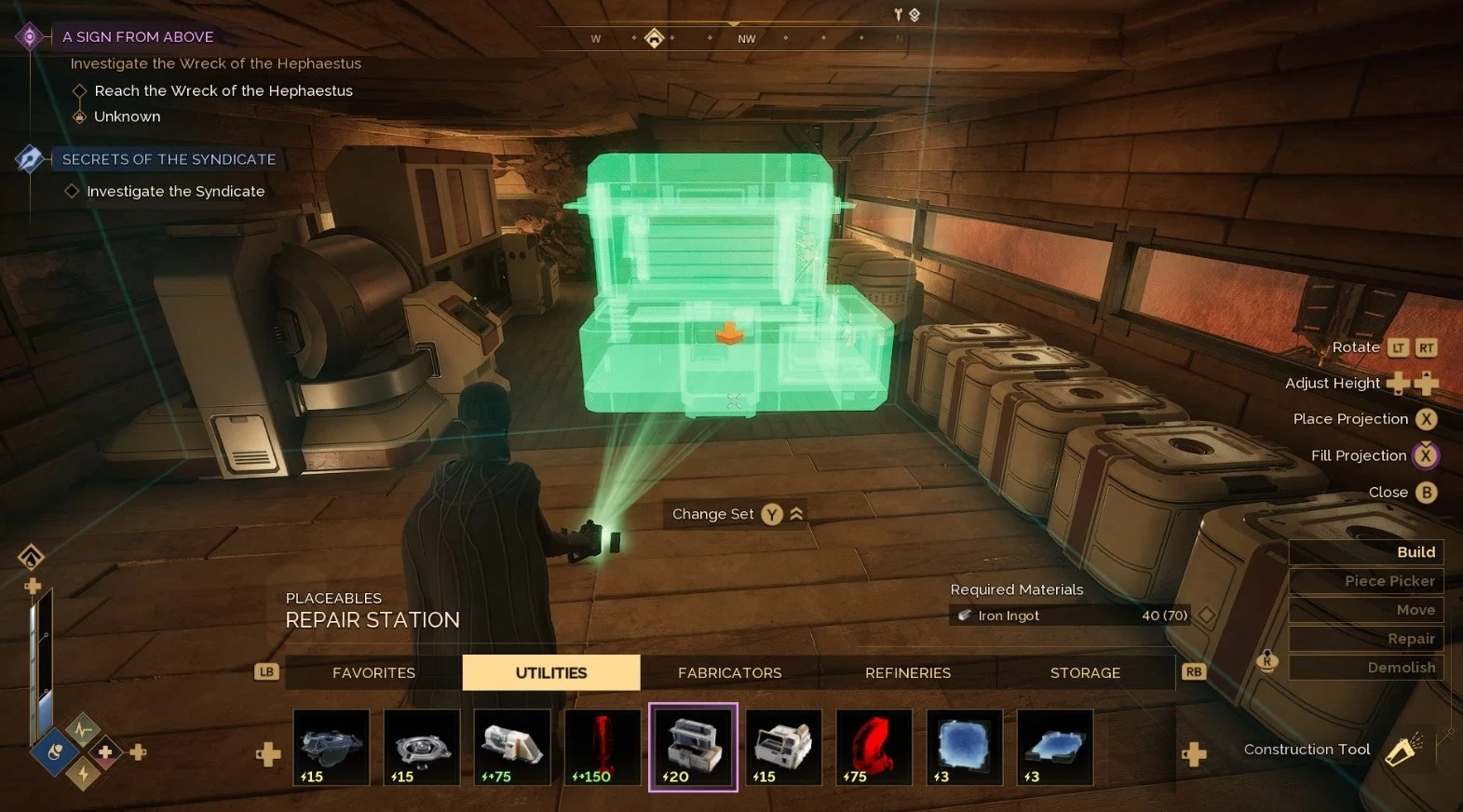Switch to the Storage tab
This screenshot has height=812, width=1463.
point(1085,672)
